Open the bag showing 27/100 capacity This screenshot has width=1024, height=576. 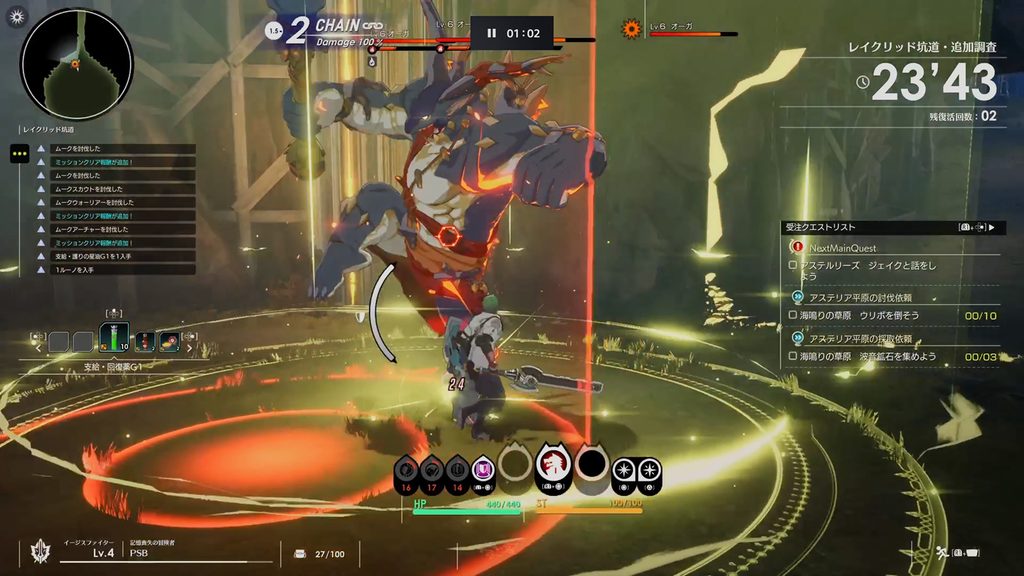[x=300, y=553]
